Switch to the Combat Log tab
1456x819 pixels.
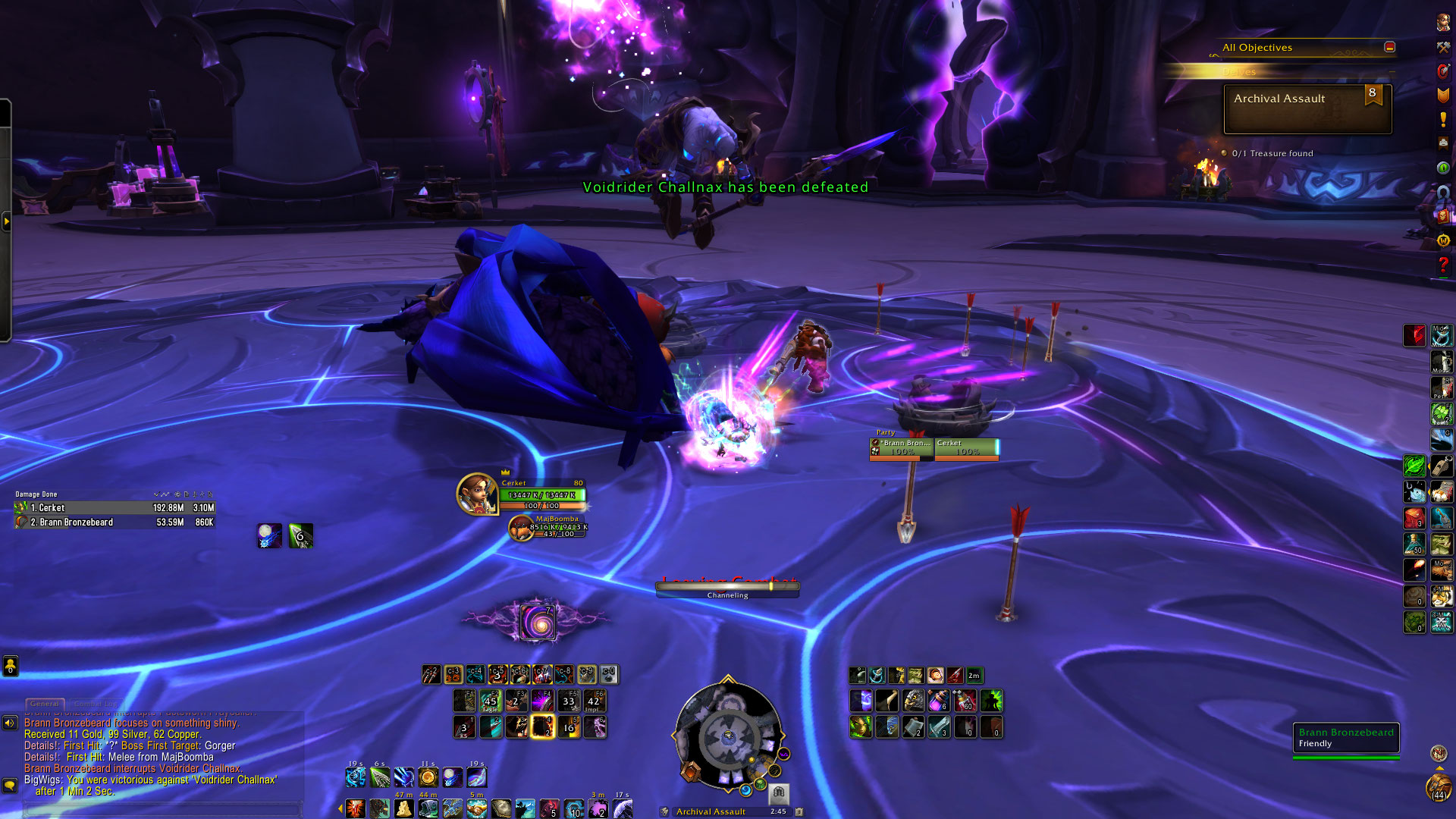(x=96, y=704)
